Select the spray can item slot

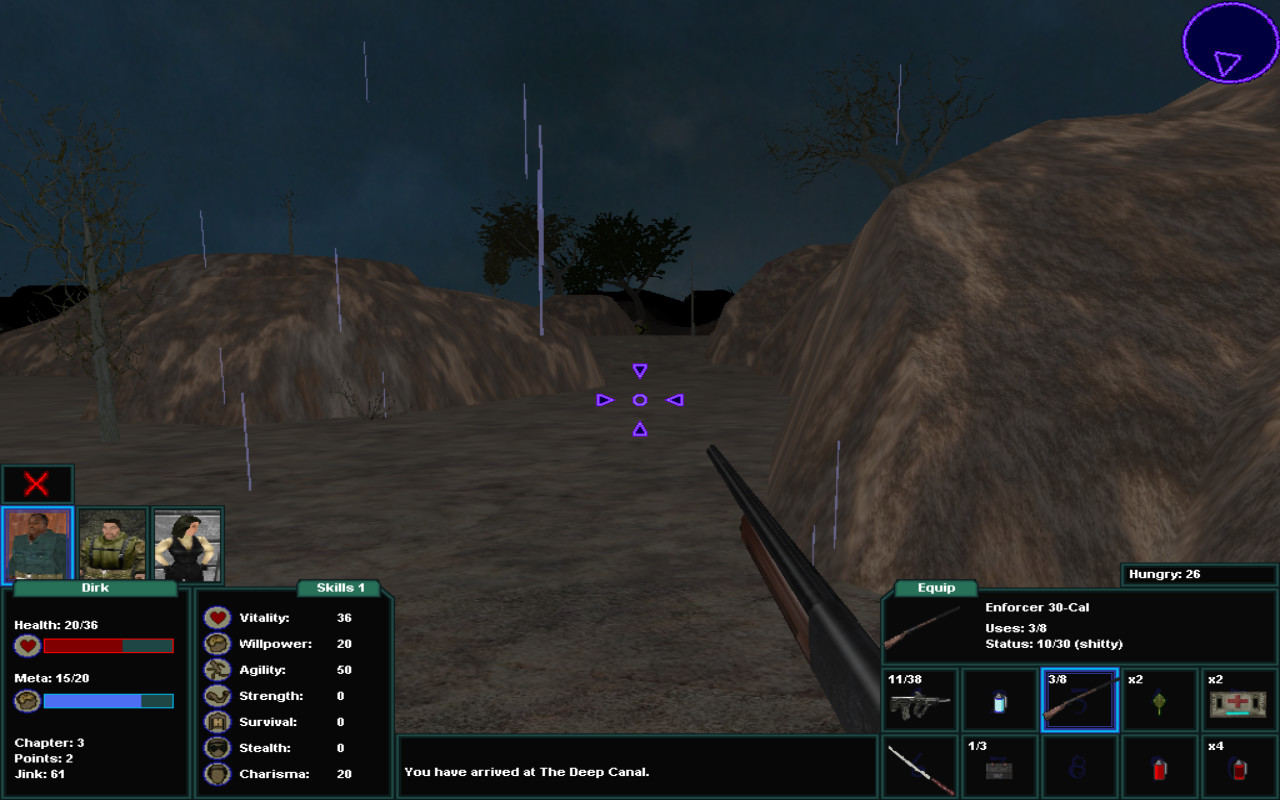pyautogui.click(x=999, y=700)
